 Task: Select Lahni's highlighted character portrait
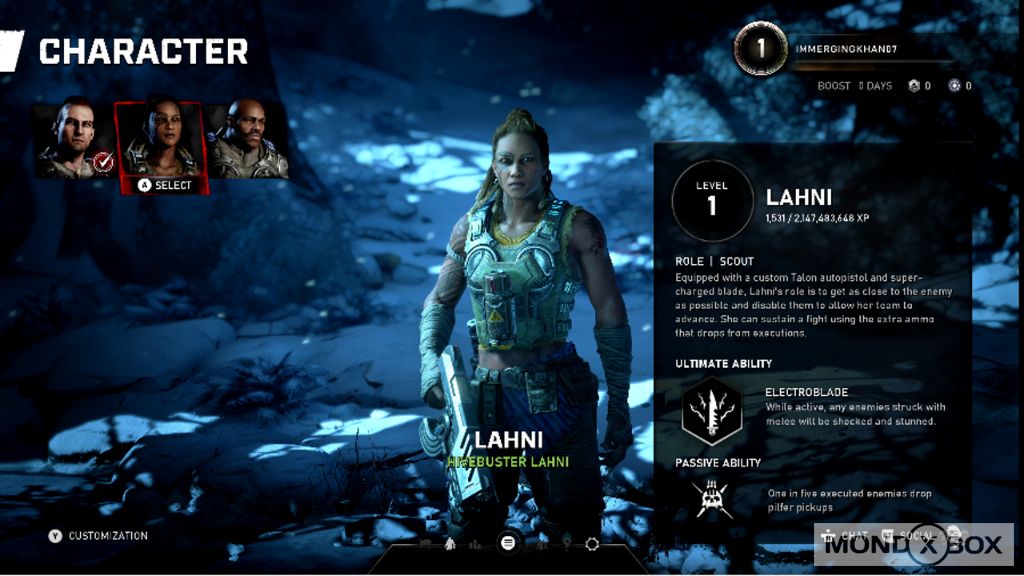(161, 139)
